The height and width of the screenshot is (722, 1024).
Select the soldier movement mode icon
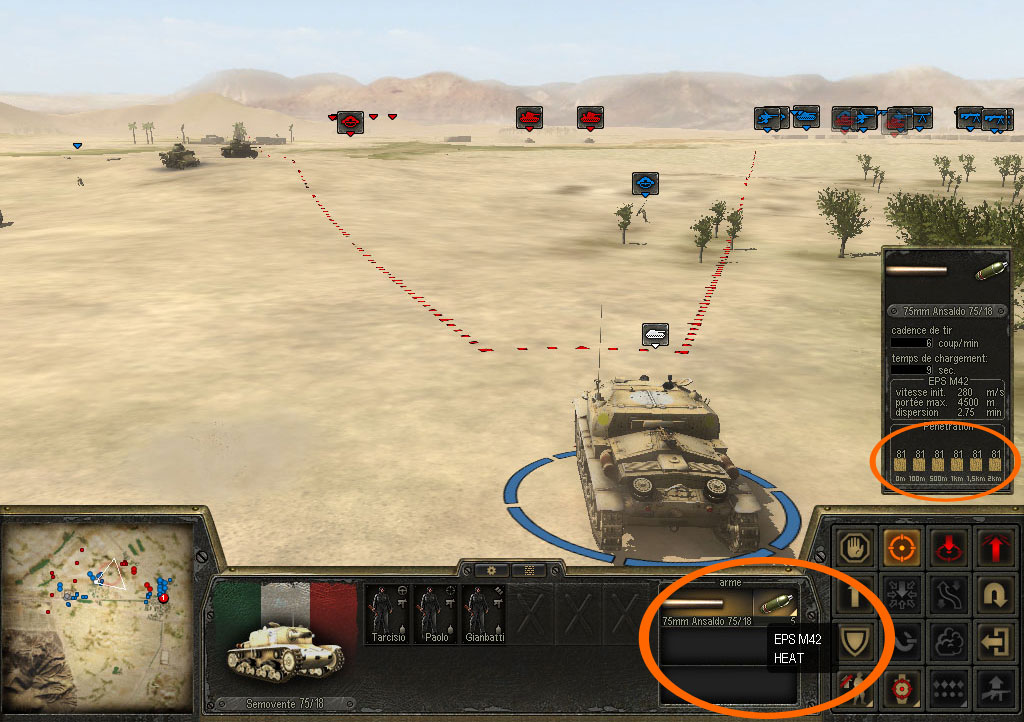[x=856, y=688]
